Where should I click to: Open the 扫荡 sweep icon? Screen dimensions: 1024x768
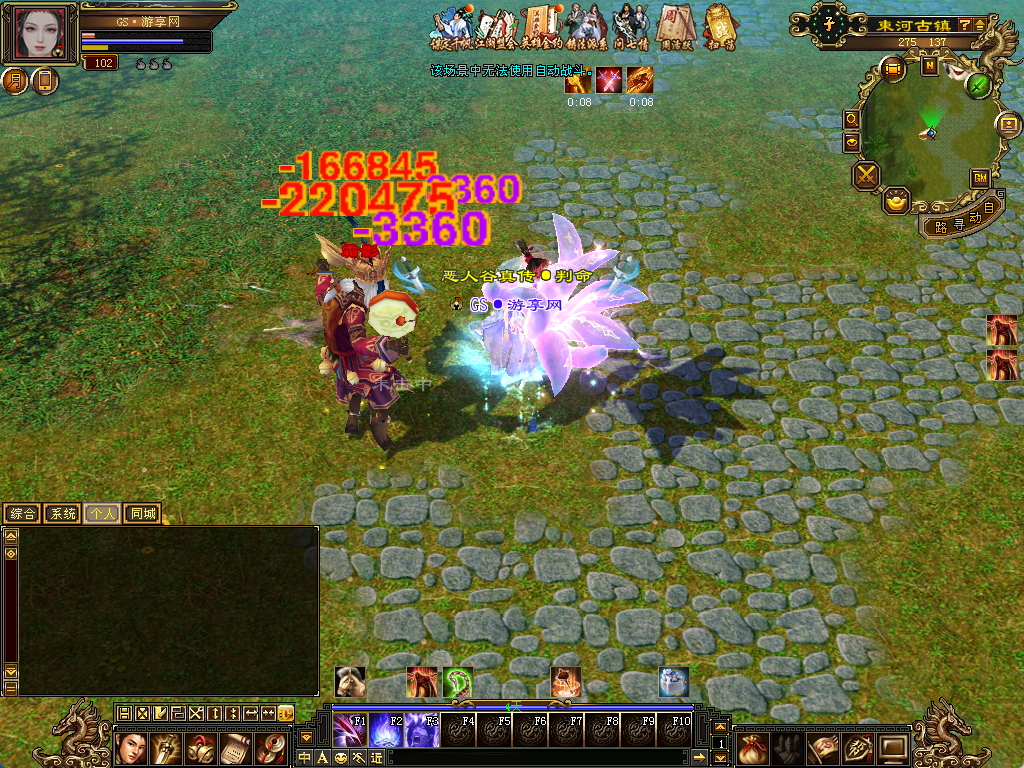716,28
